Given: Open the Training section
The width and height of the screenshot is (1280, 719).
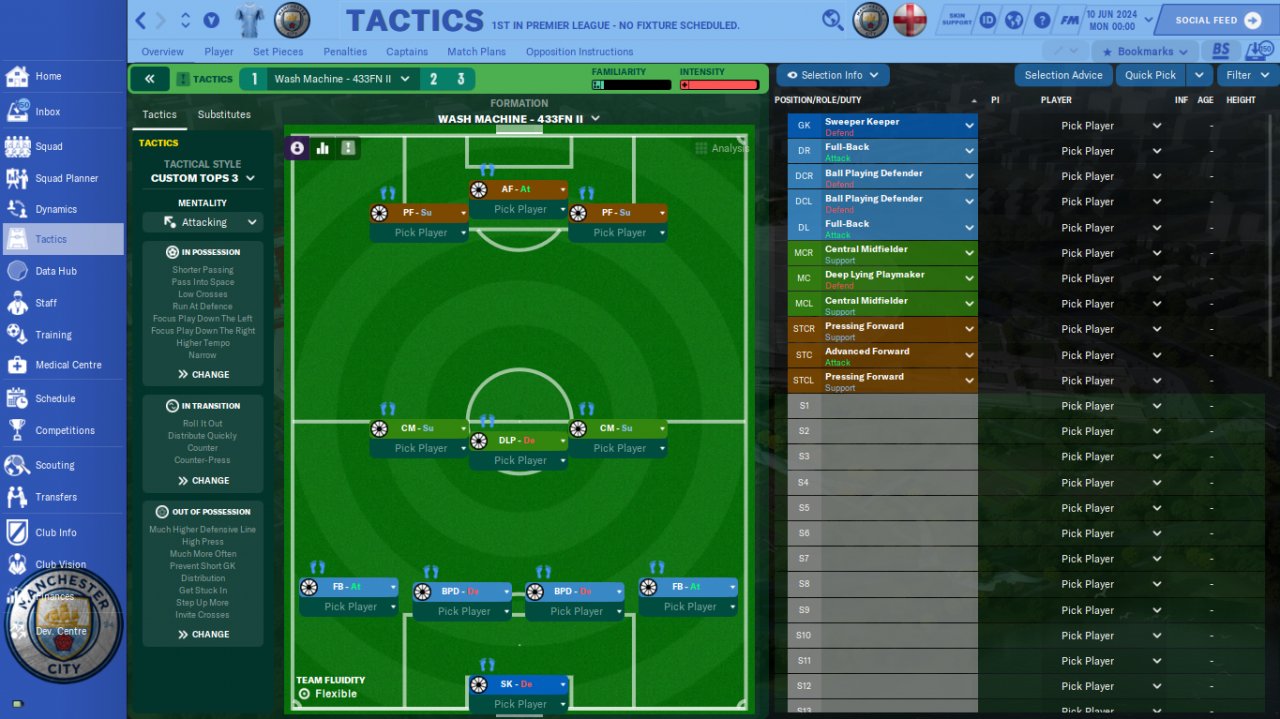Looking at the screenshot, I should click(x=53, y=335).
